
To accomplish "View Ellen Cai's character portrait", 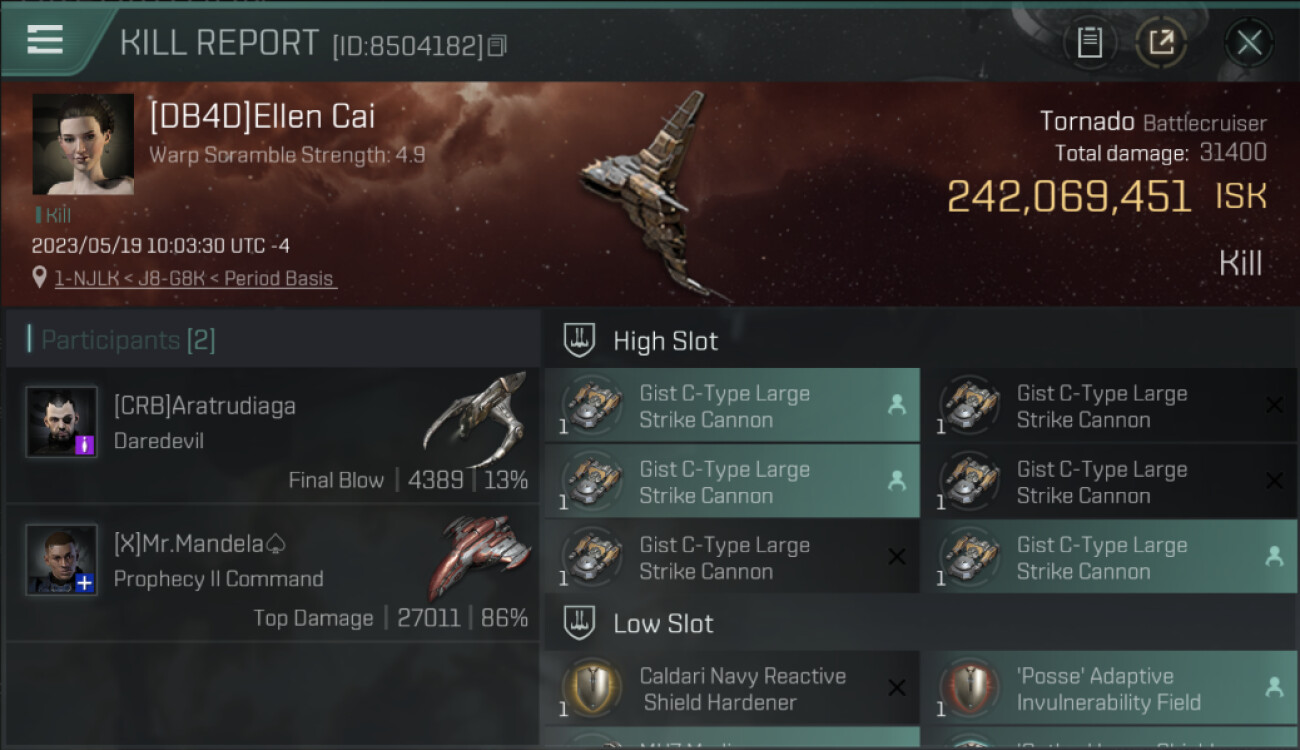I will 83,144.
